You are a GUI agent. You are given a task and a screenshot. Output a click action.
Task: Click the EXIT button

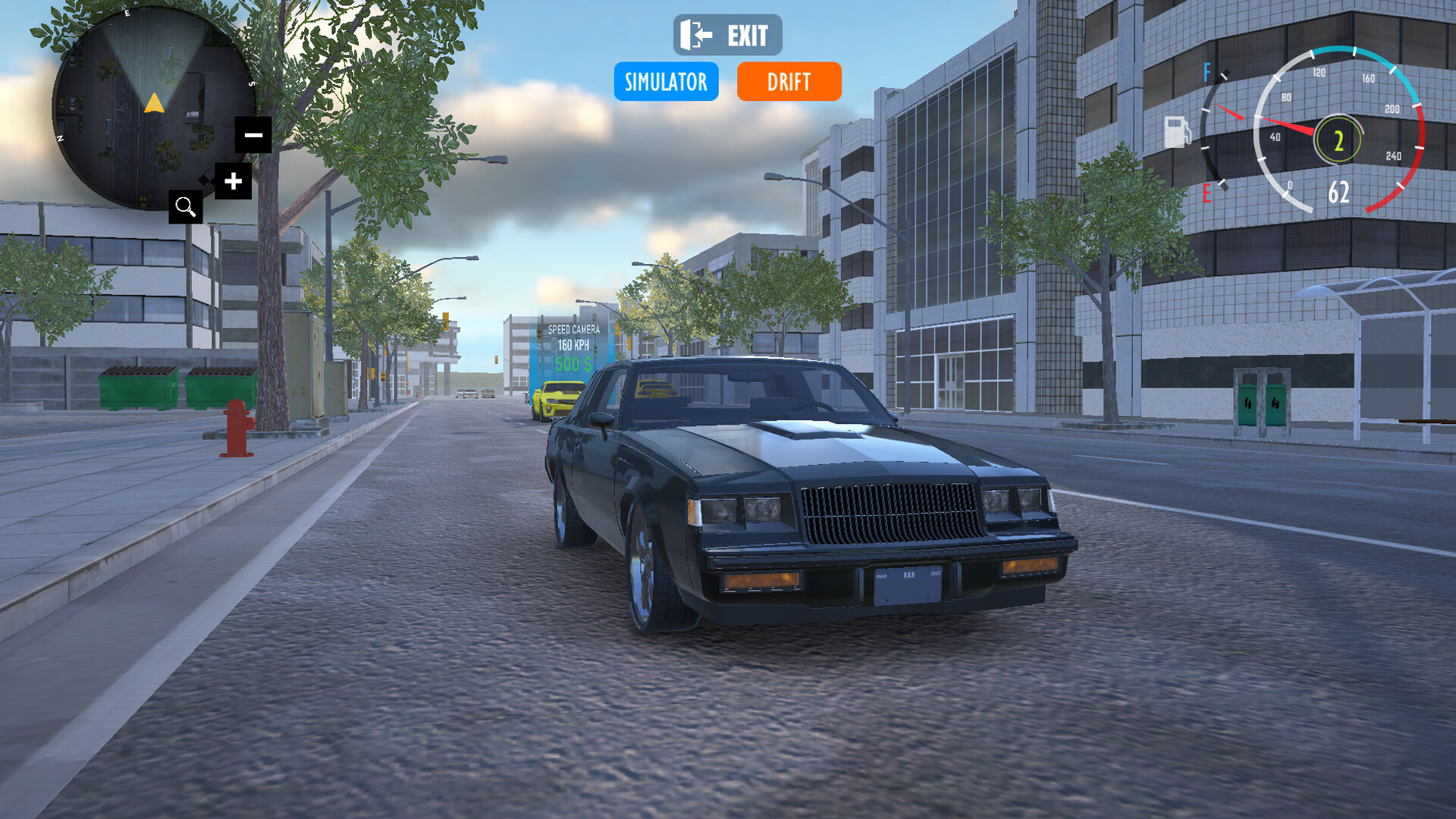(x=727, y=35)
